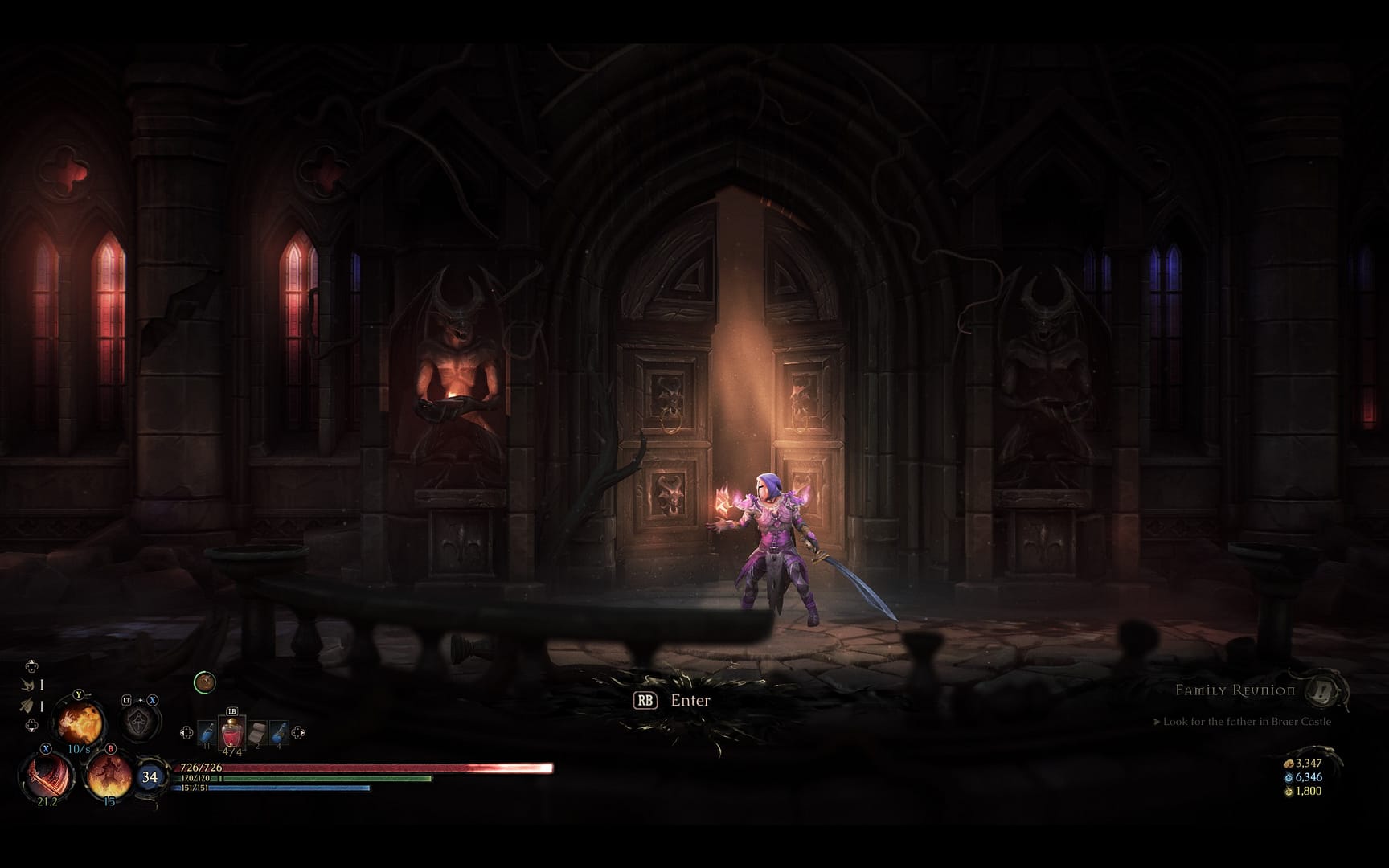
Task: Click the objective 'Look for the father in Braer Castle'
Action: tap(1247, 722)
